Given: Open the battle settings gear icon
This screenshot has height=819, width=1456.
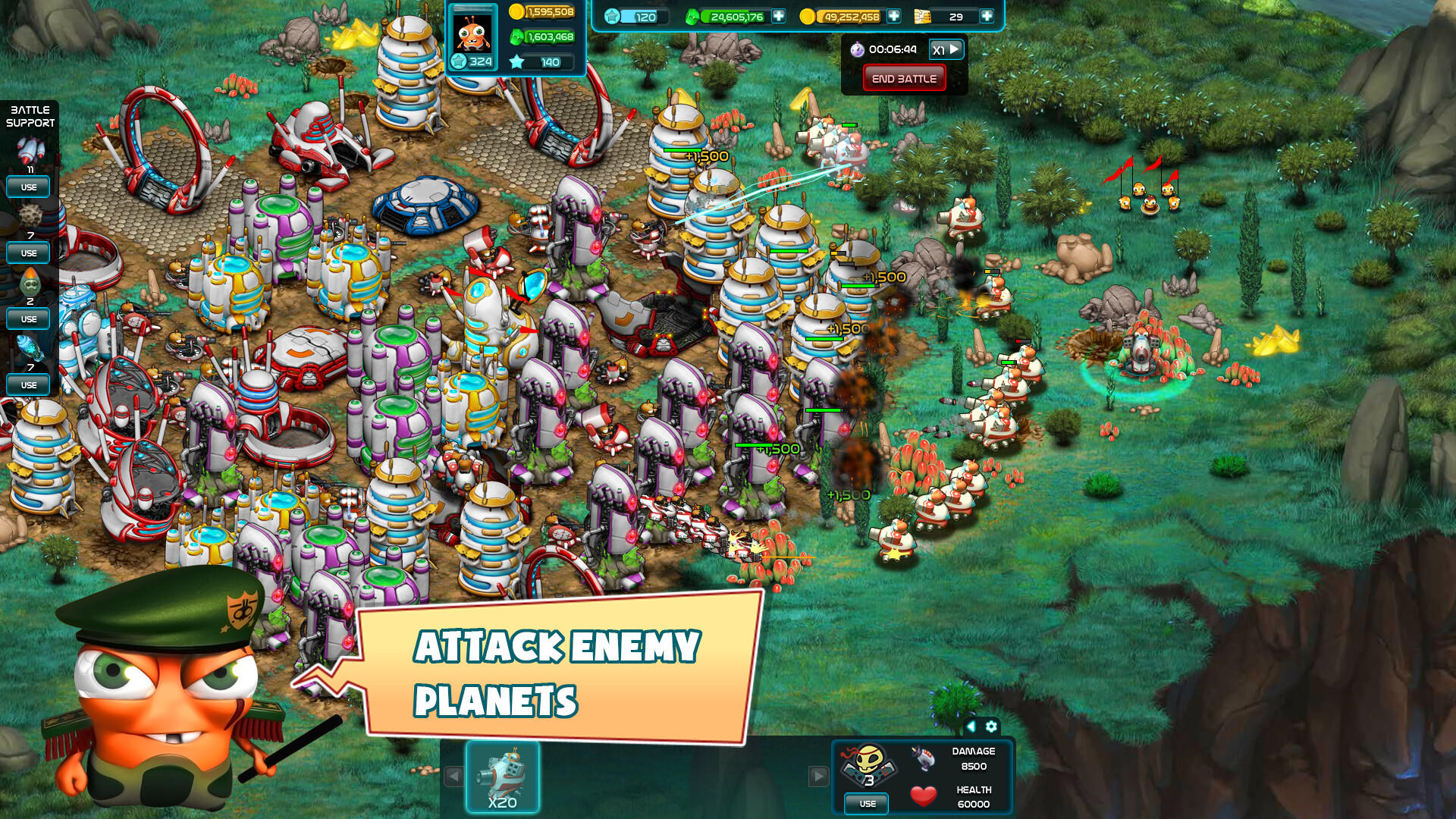Looking at the screenshot, I should [990, 726].
